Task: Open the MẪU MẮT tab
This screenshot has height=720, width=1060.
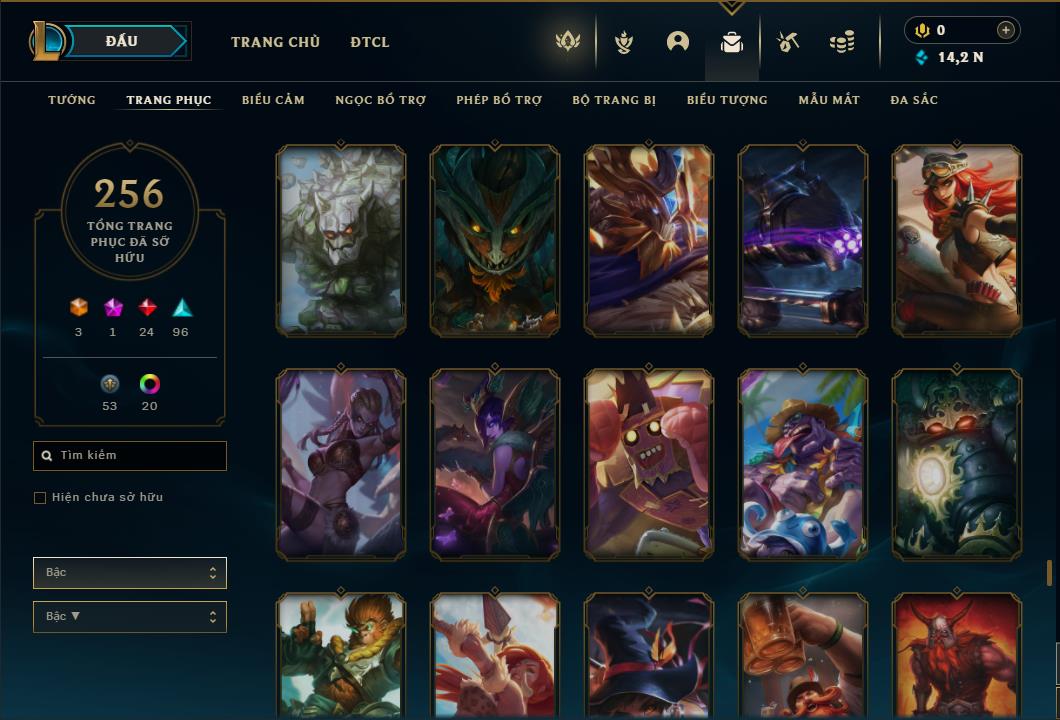Action: (x=829, y=100)
